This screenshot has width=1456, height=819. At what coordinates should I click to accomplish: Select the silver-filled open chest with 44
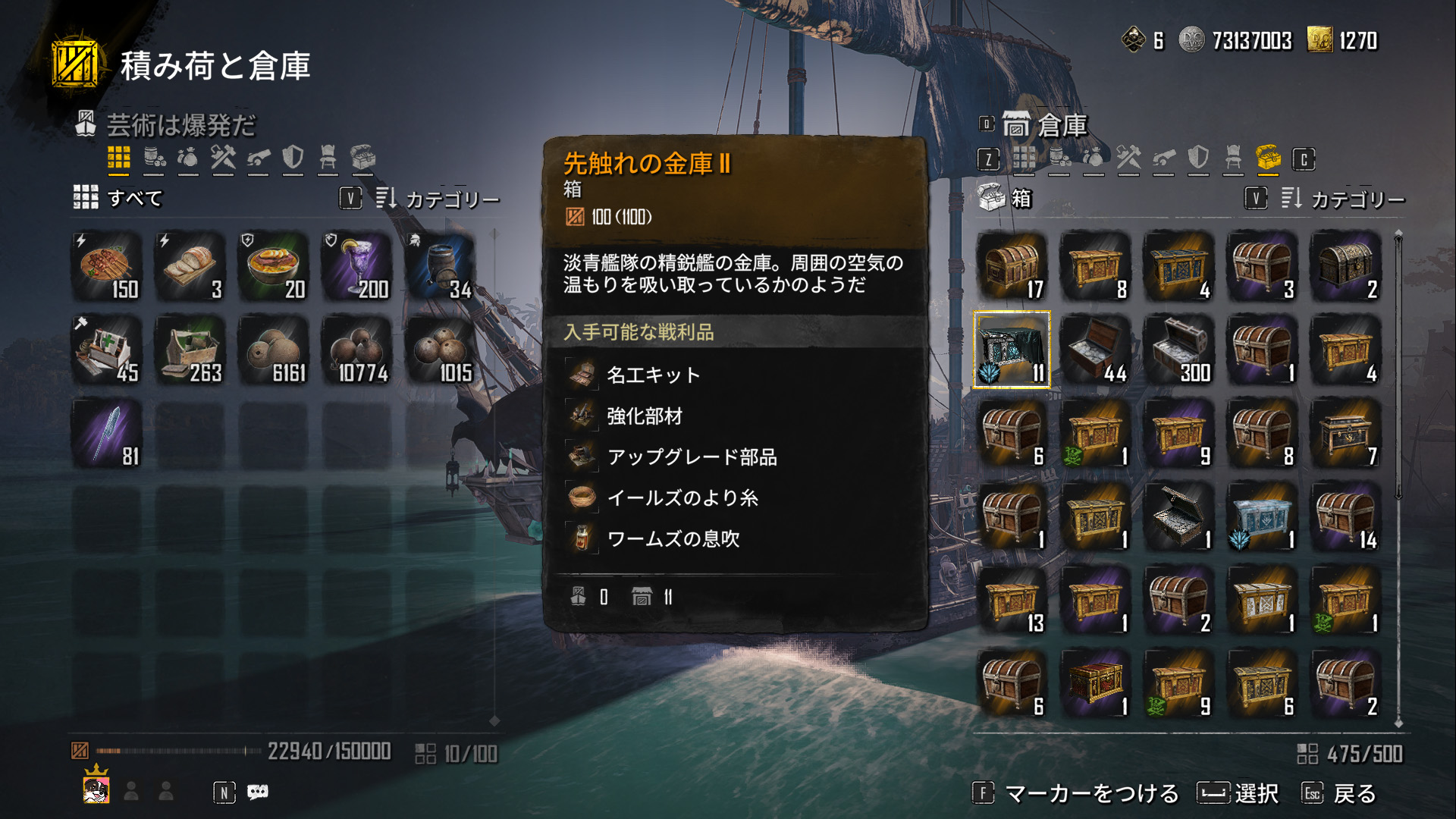1095,350
